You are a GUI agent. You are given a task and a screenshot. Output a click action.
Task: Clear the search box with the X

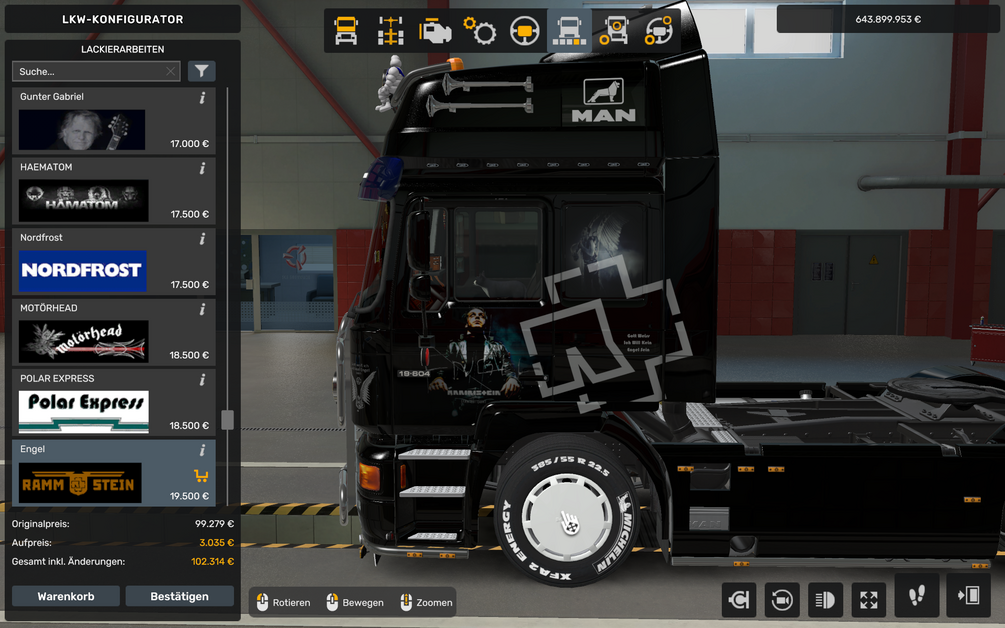(x=171, y=71)
